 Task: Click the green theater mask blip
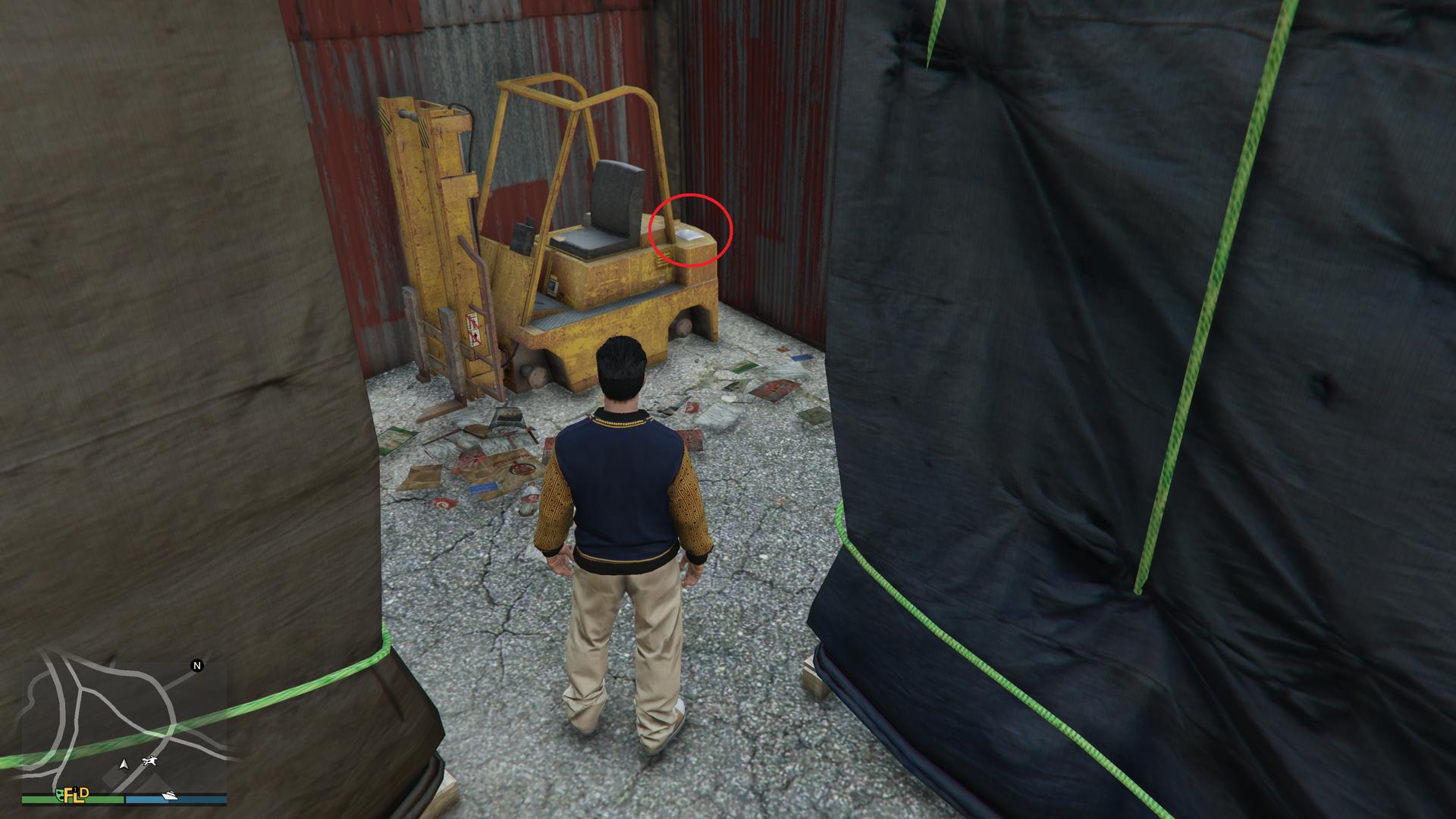(58, 794)
